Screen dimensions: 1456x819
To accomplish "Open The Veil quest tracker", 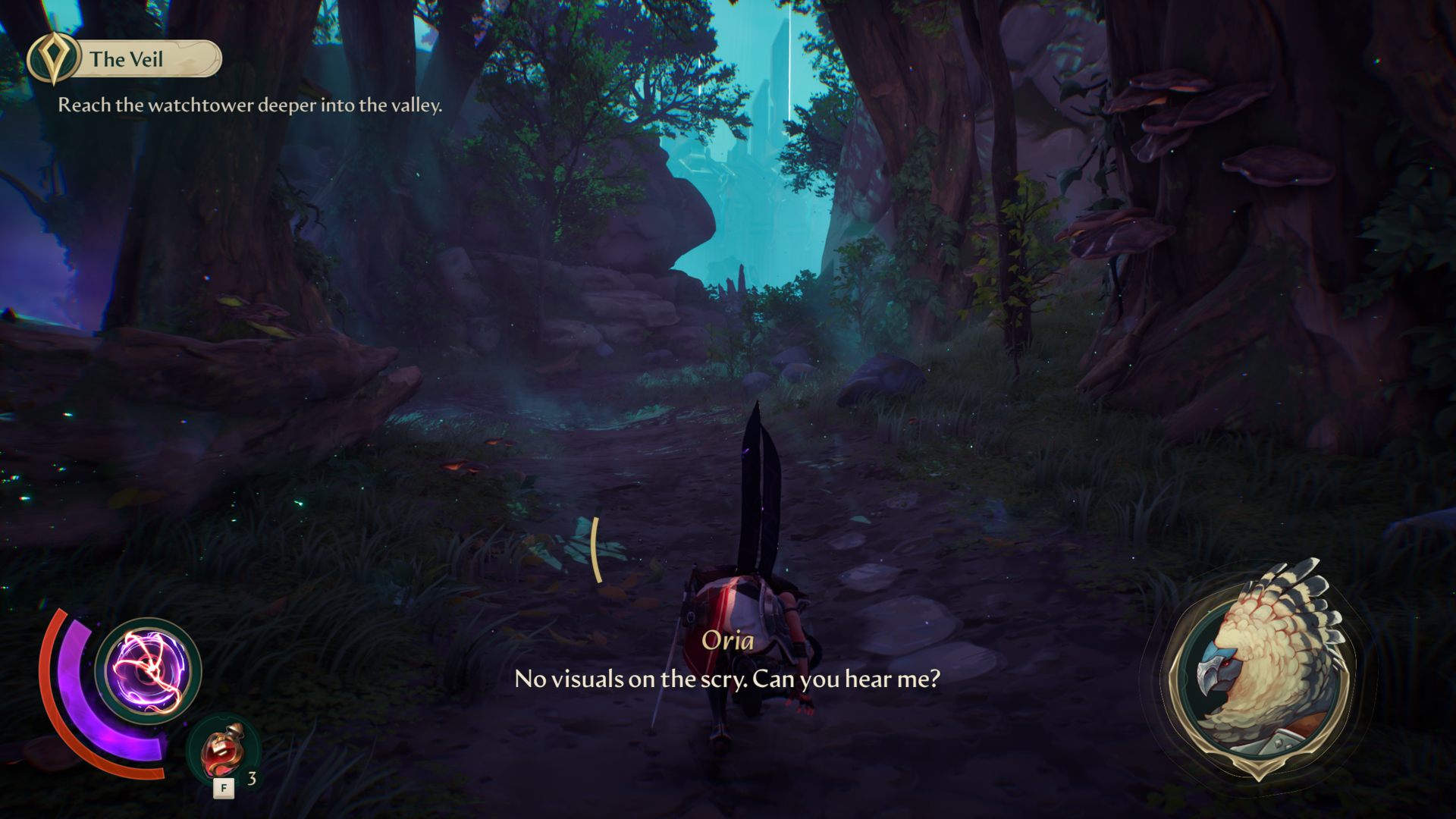I will tap(125, 59).
